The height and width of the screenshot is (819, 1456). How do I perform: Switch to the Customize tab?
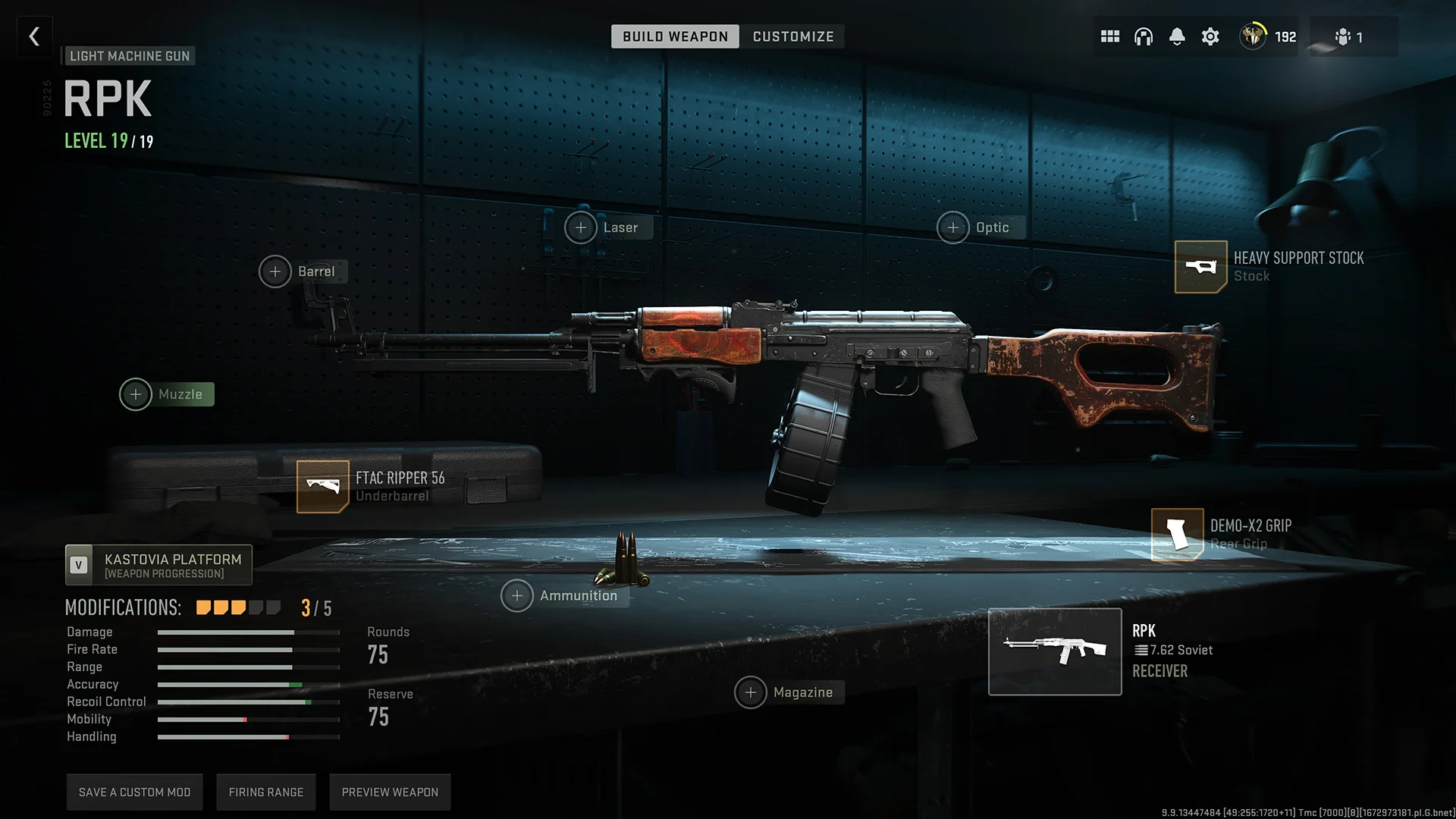793,36
